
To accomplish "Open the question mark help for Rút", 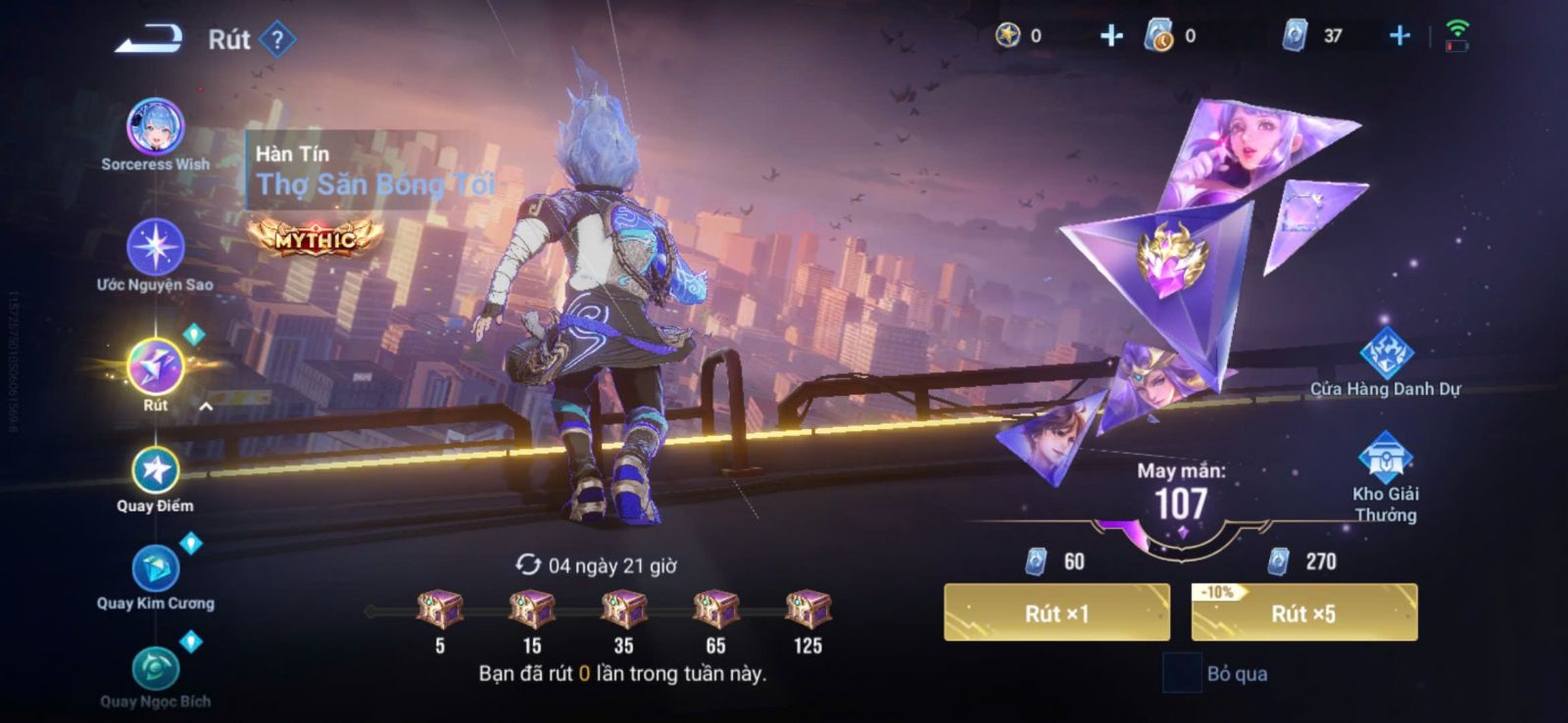I will [x=278, y=39].
